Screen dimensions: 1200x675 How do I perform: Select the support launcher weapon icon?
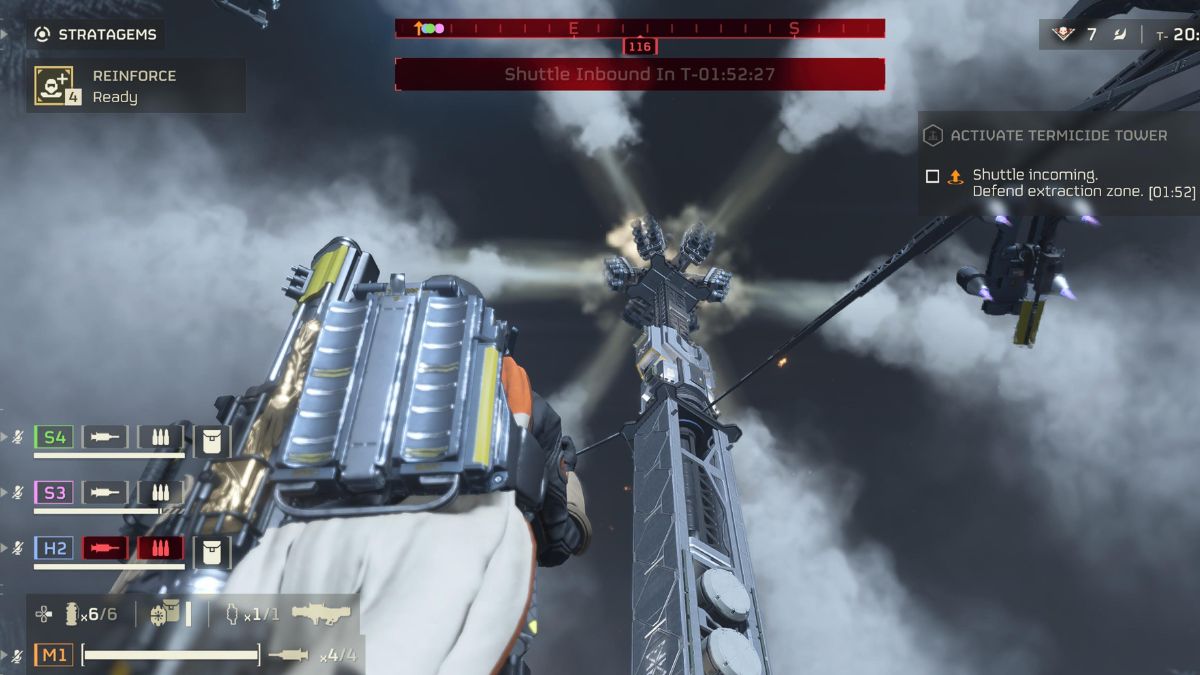[321, 613]
